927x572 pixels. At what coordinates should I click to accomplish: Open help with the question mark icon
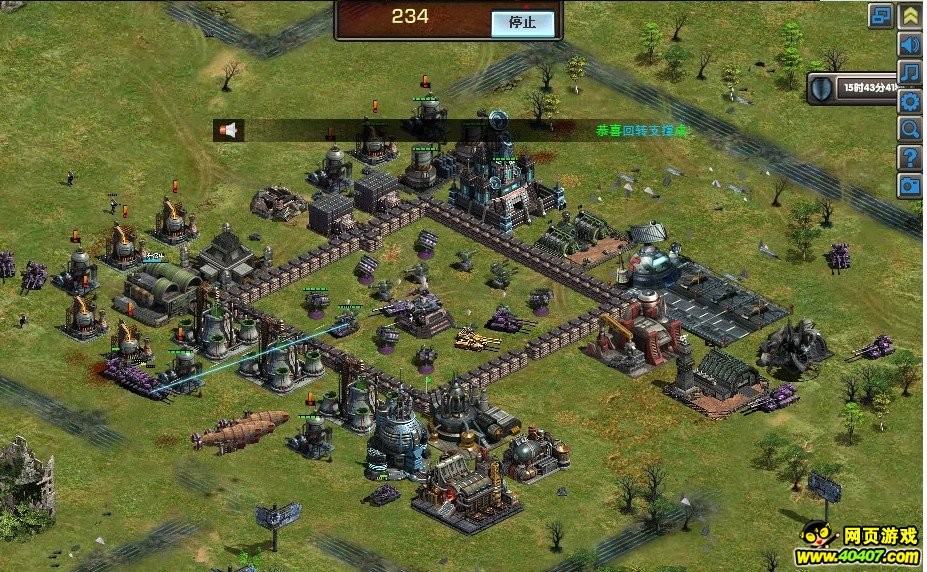click(910, 157)
